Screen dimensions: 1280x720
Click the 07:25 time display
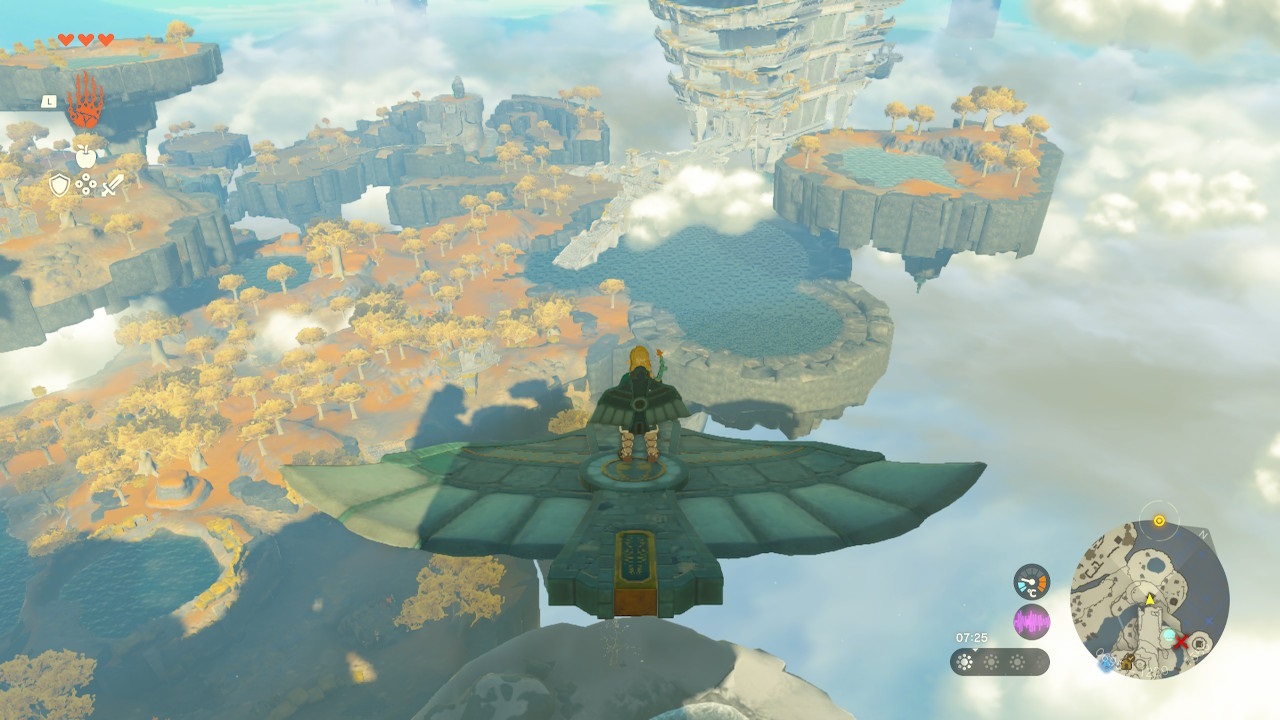point(972,637)
